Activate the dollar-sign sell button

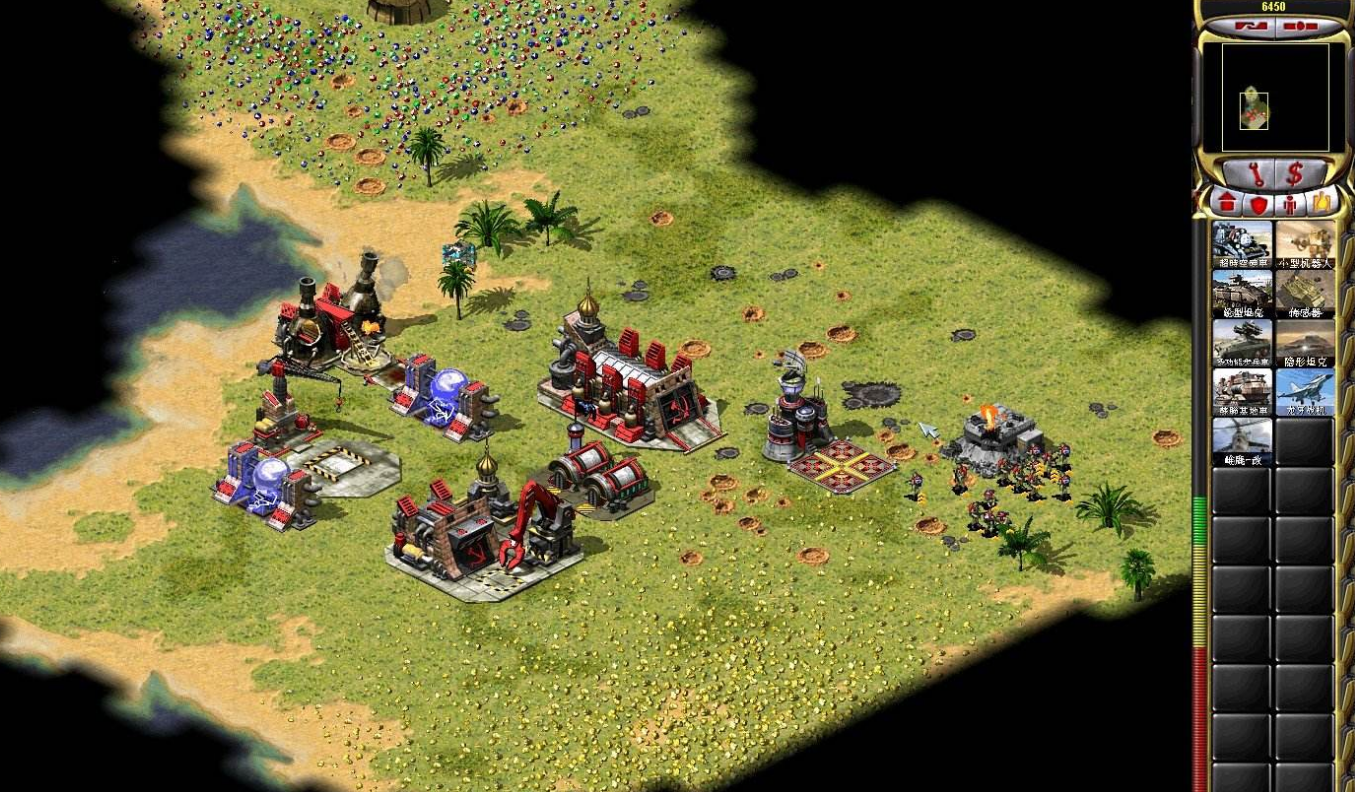pyautogui.click(x=1294, y=174)
